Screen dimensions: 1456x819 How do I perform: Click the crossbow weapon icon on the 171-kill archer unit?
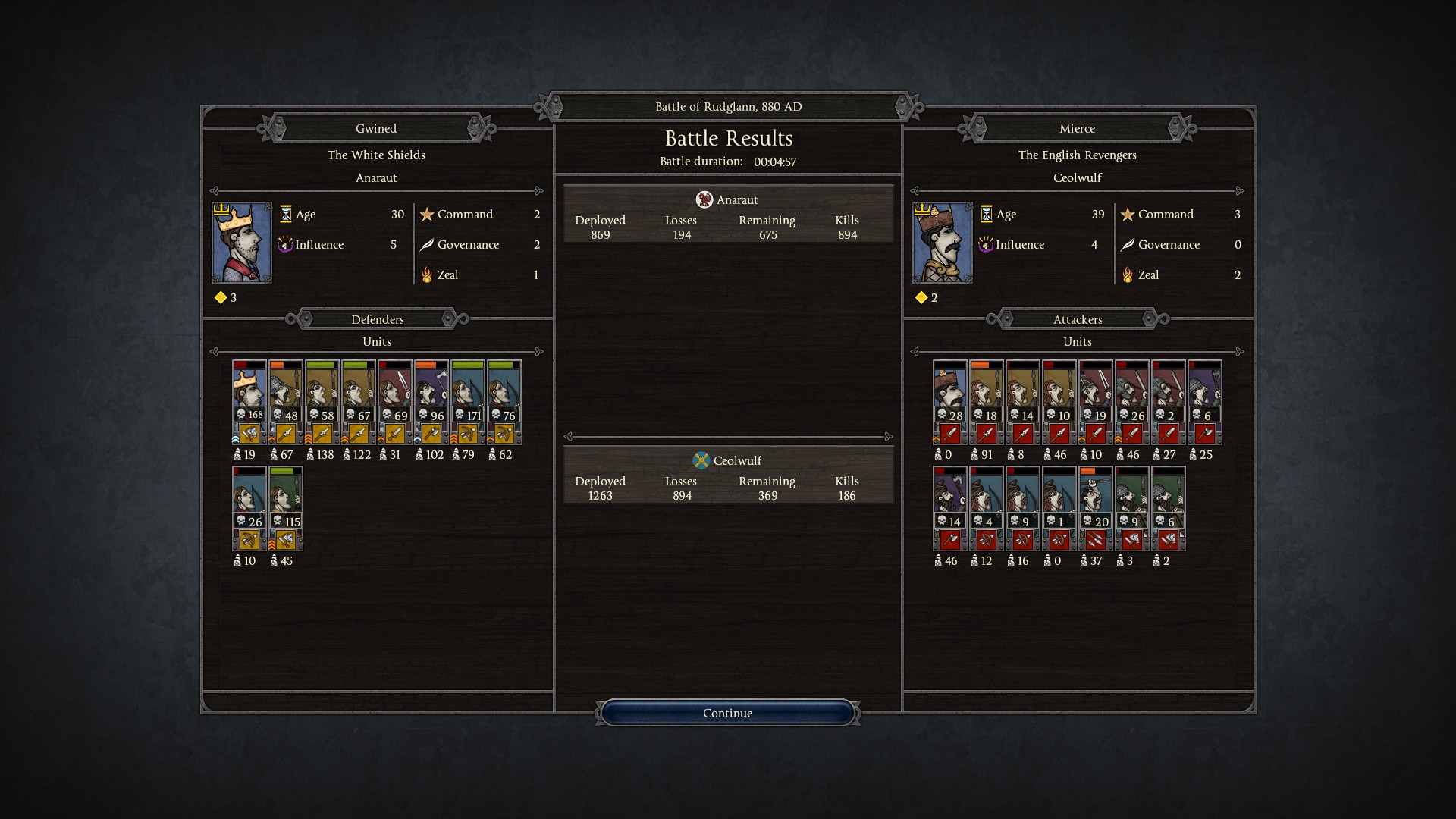pyautogui.click(x=467, y=432)
